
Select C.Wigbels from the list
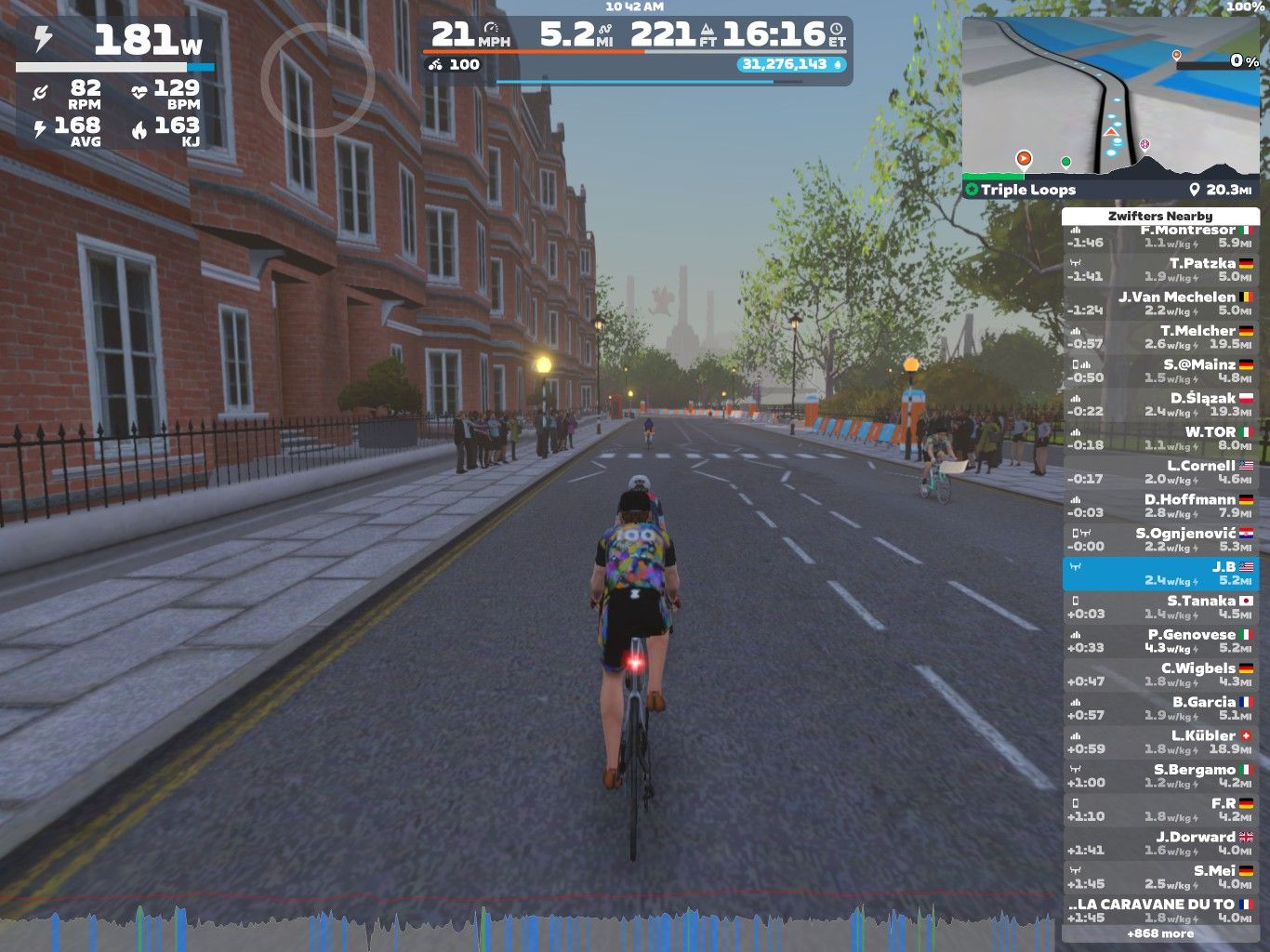[x=1160, y=674]
